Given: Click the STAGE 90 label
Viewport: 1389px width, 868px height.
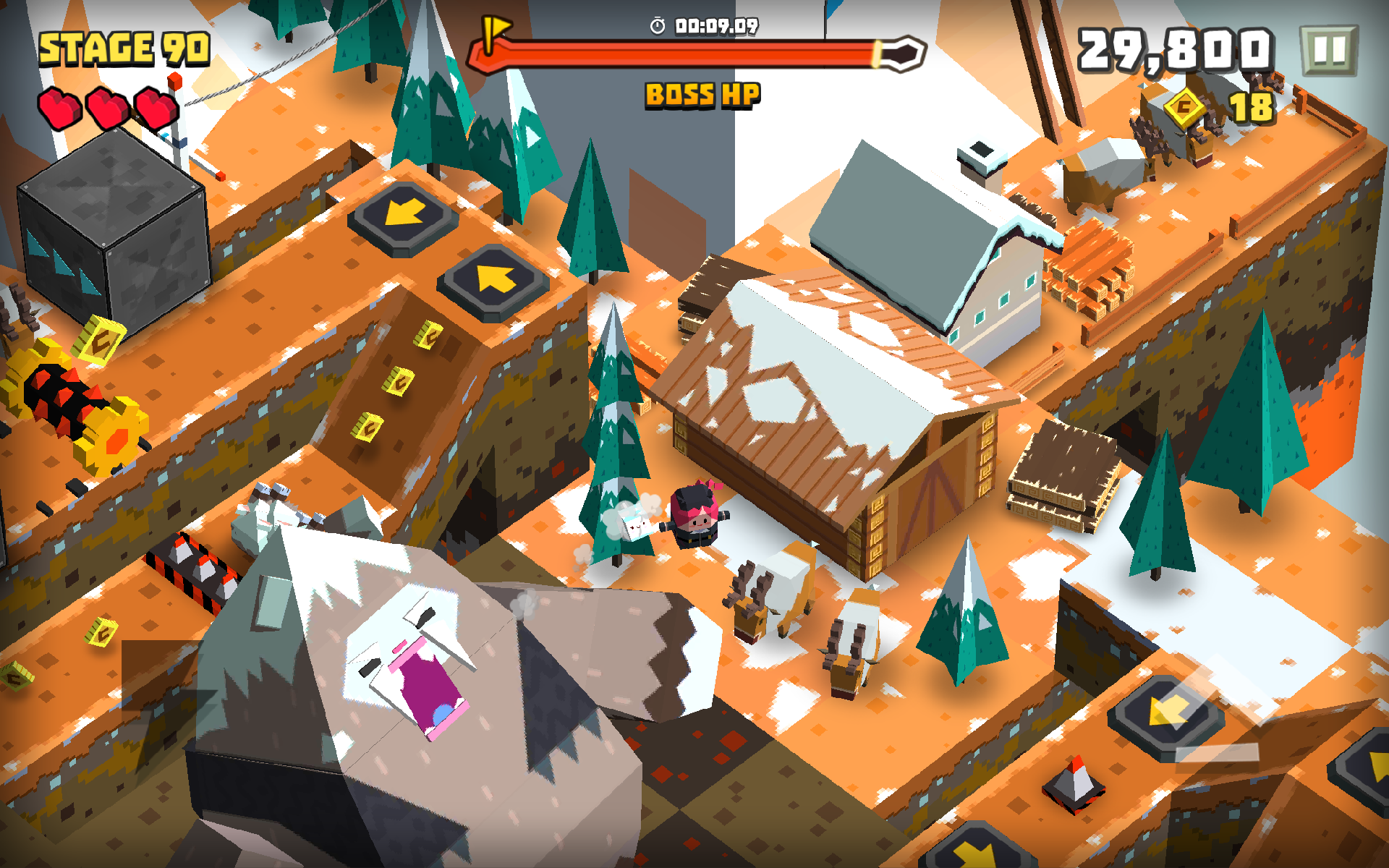Looking at the screenshot, I should (123, 47).
